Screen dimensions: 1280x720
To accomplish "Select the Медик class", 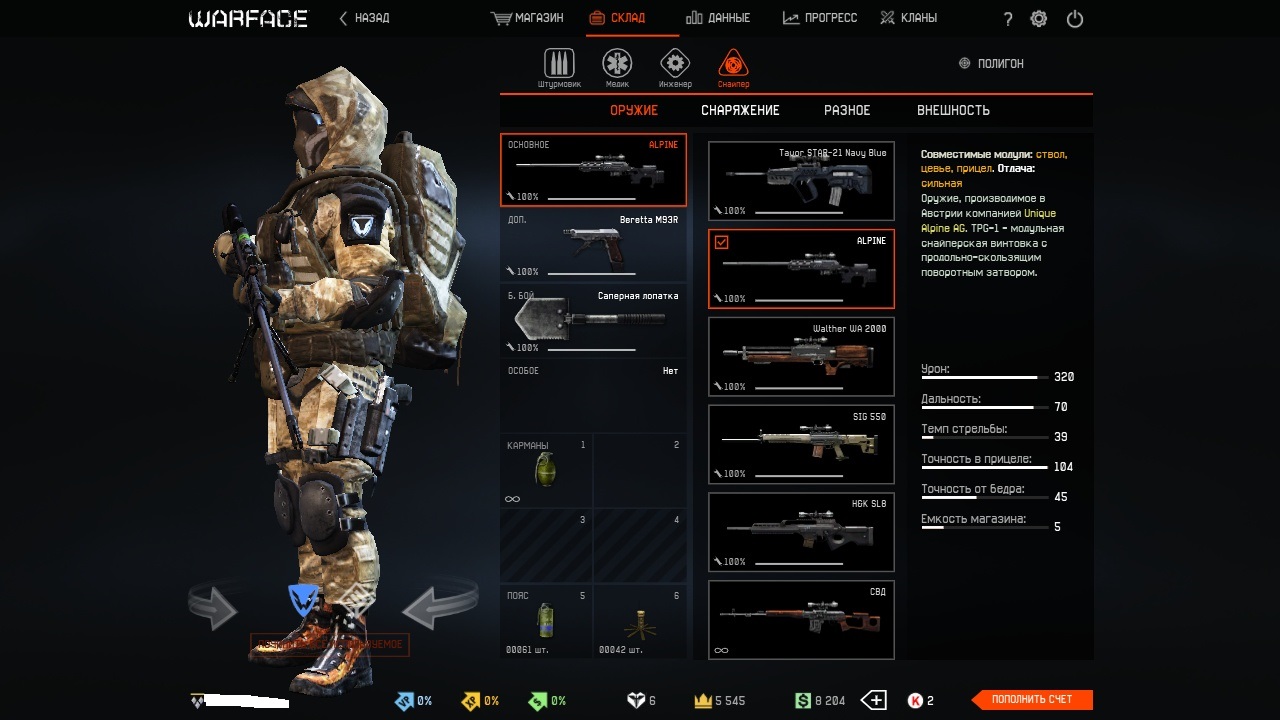I will [617, 68].
